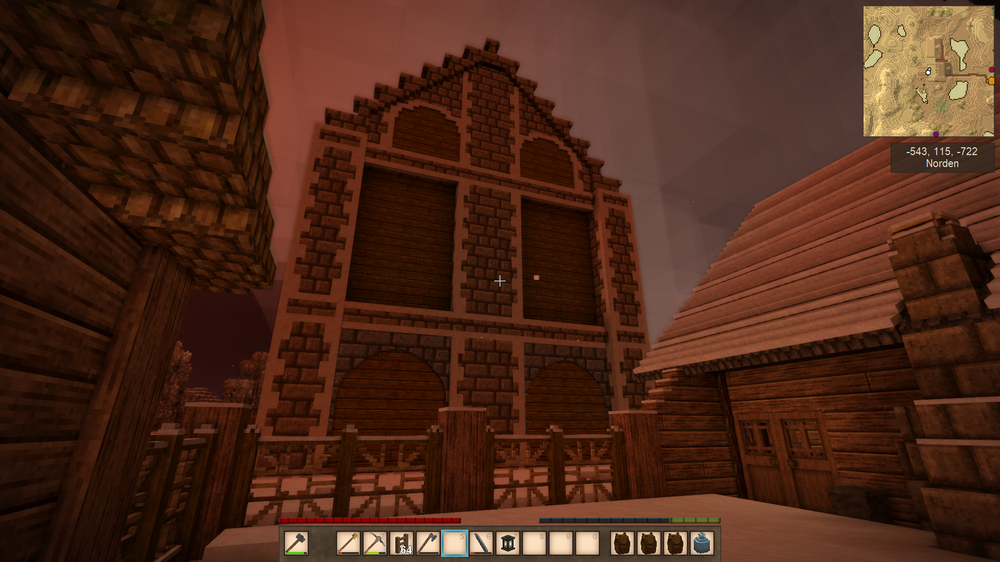Screen dimensions: 1000x562
Task: Click the highlighted empty hotbar slot
Action: [454, 544]
